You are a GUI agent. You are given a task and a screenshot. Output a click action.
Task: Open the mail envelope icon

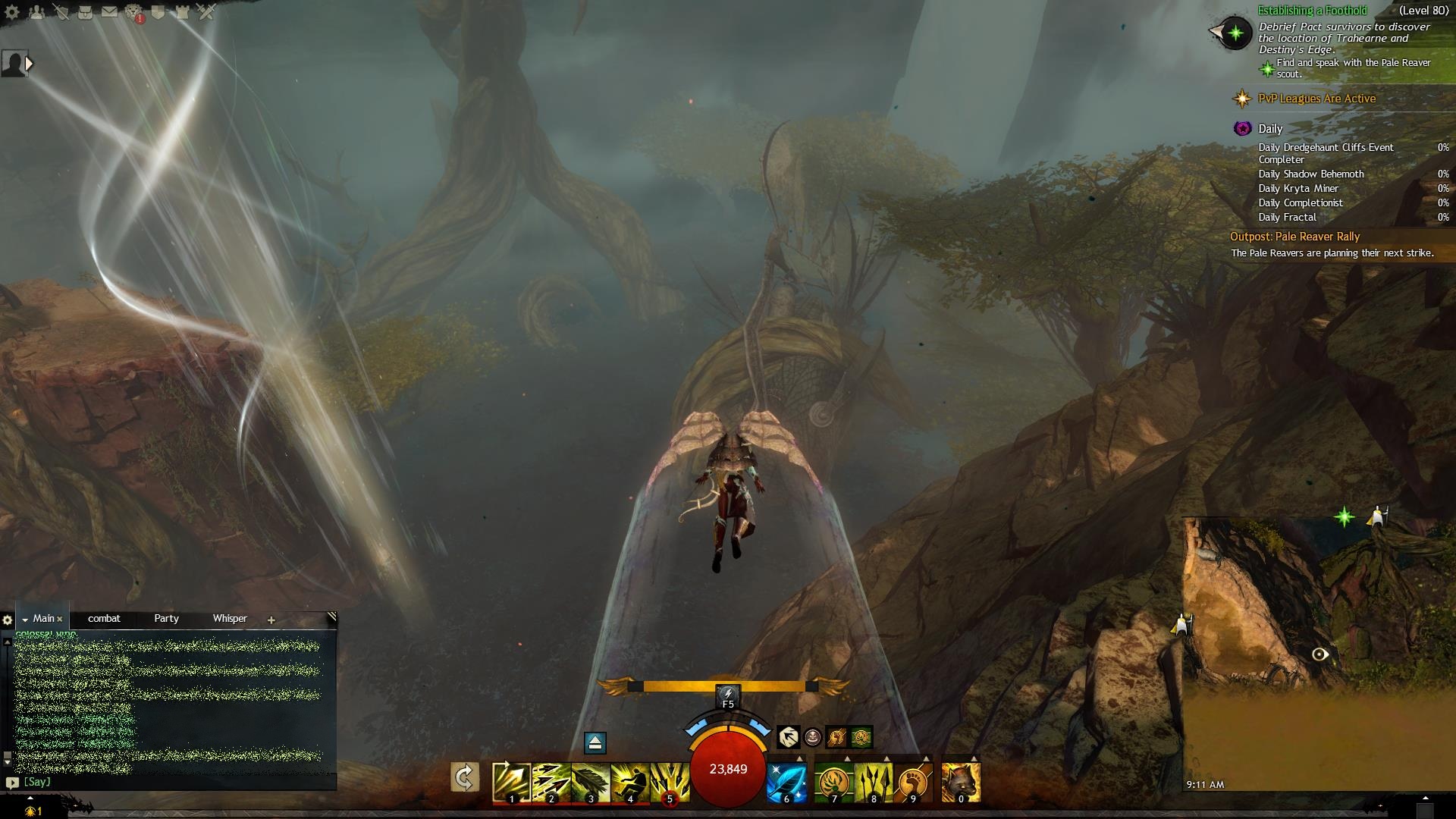click(x=109, y=12)
